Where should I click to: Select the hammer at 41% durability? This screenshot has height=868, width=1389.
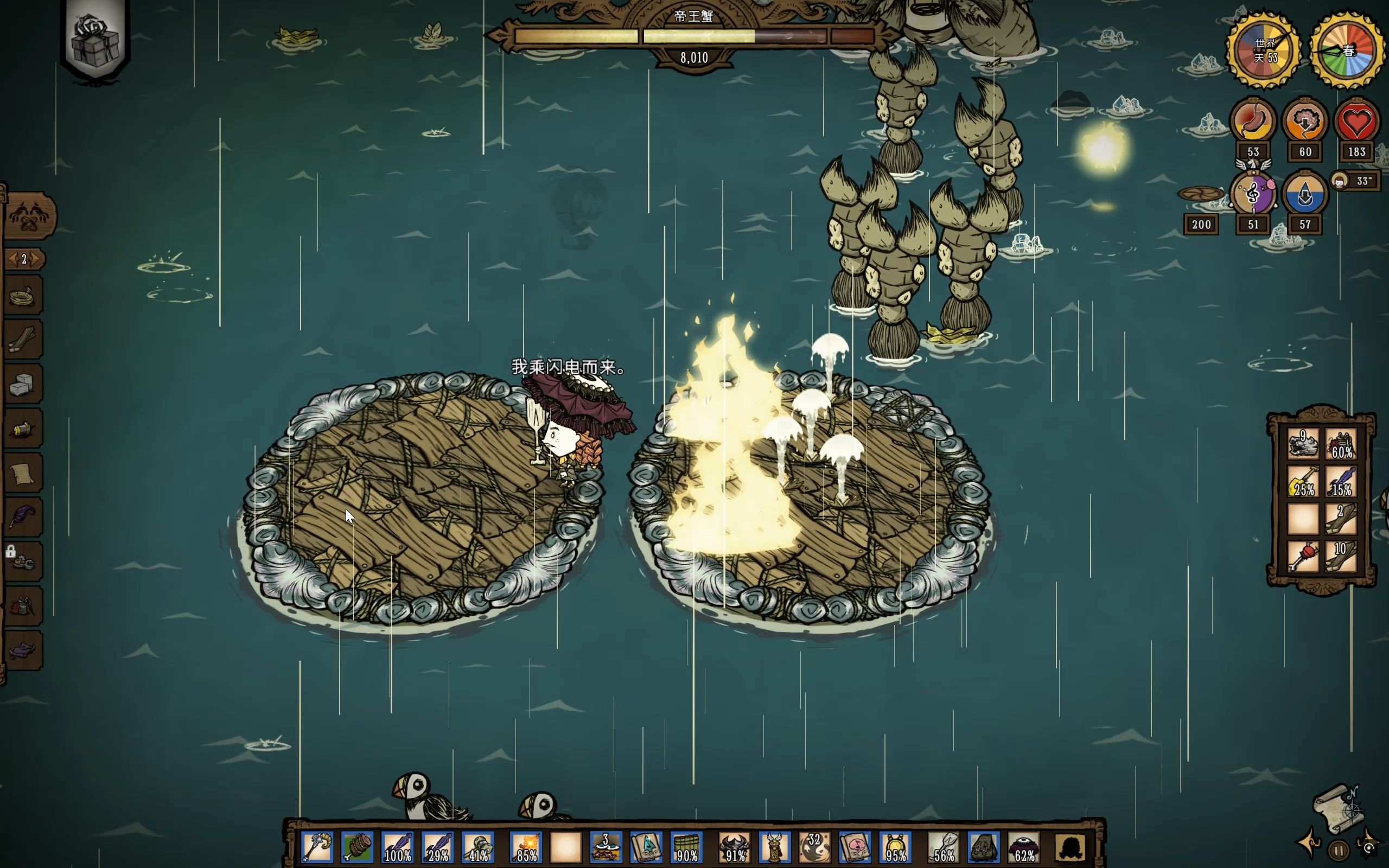(477, 847)
